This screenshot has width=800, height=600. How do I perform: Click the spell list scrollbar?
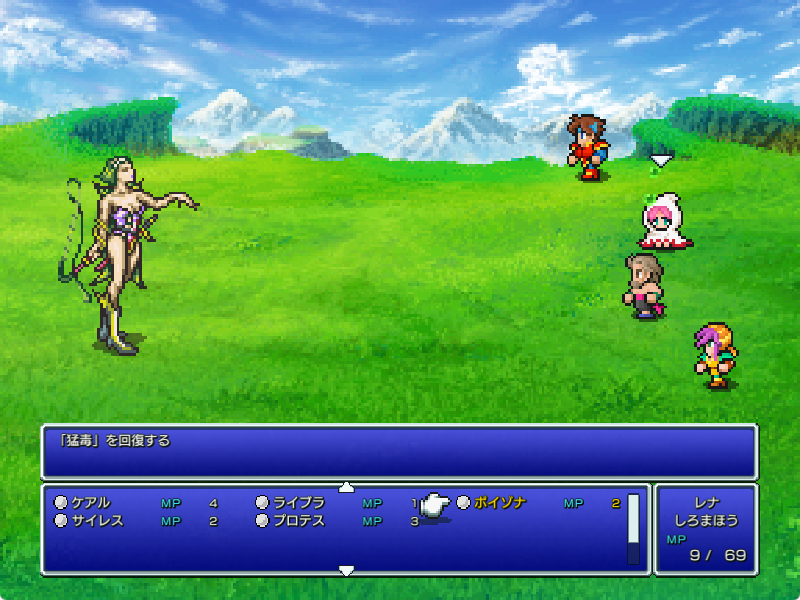tap(633, 529)
